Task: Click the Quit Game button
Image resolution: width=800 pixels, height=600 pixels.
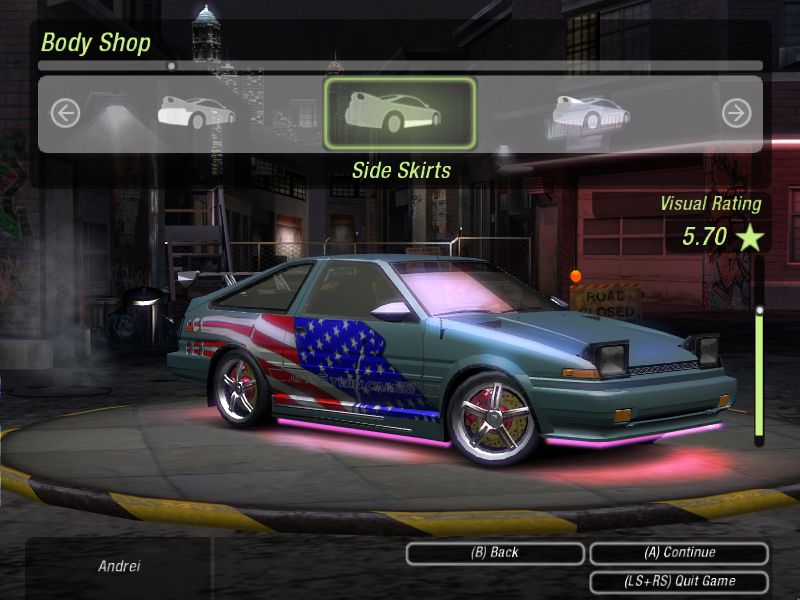Action: (x=679, y=581)
